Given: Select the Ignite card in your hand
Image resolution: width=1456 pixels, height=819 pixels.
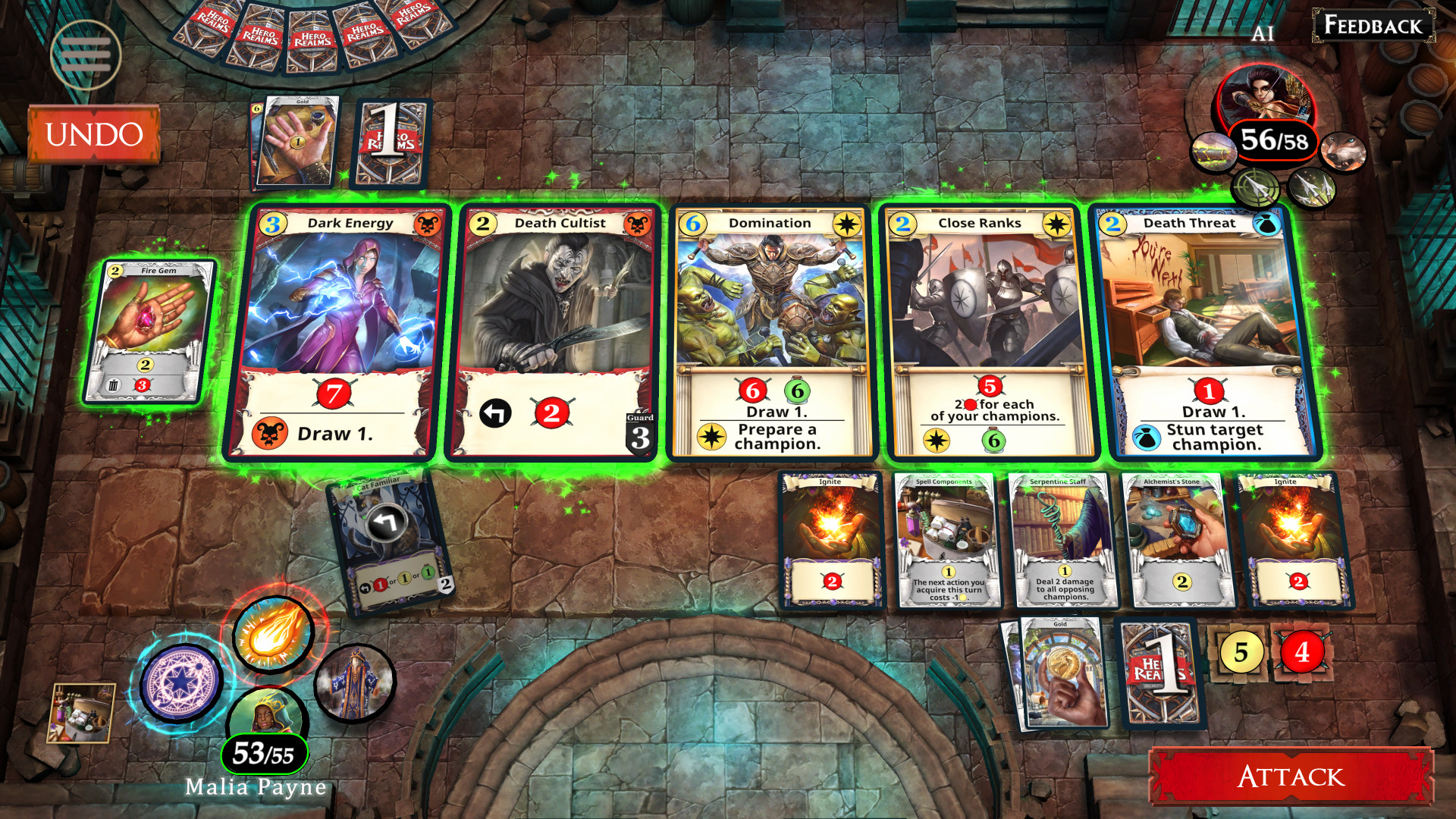Looking at the screenshot, I should point(830,540).
